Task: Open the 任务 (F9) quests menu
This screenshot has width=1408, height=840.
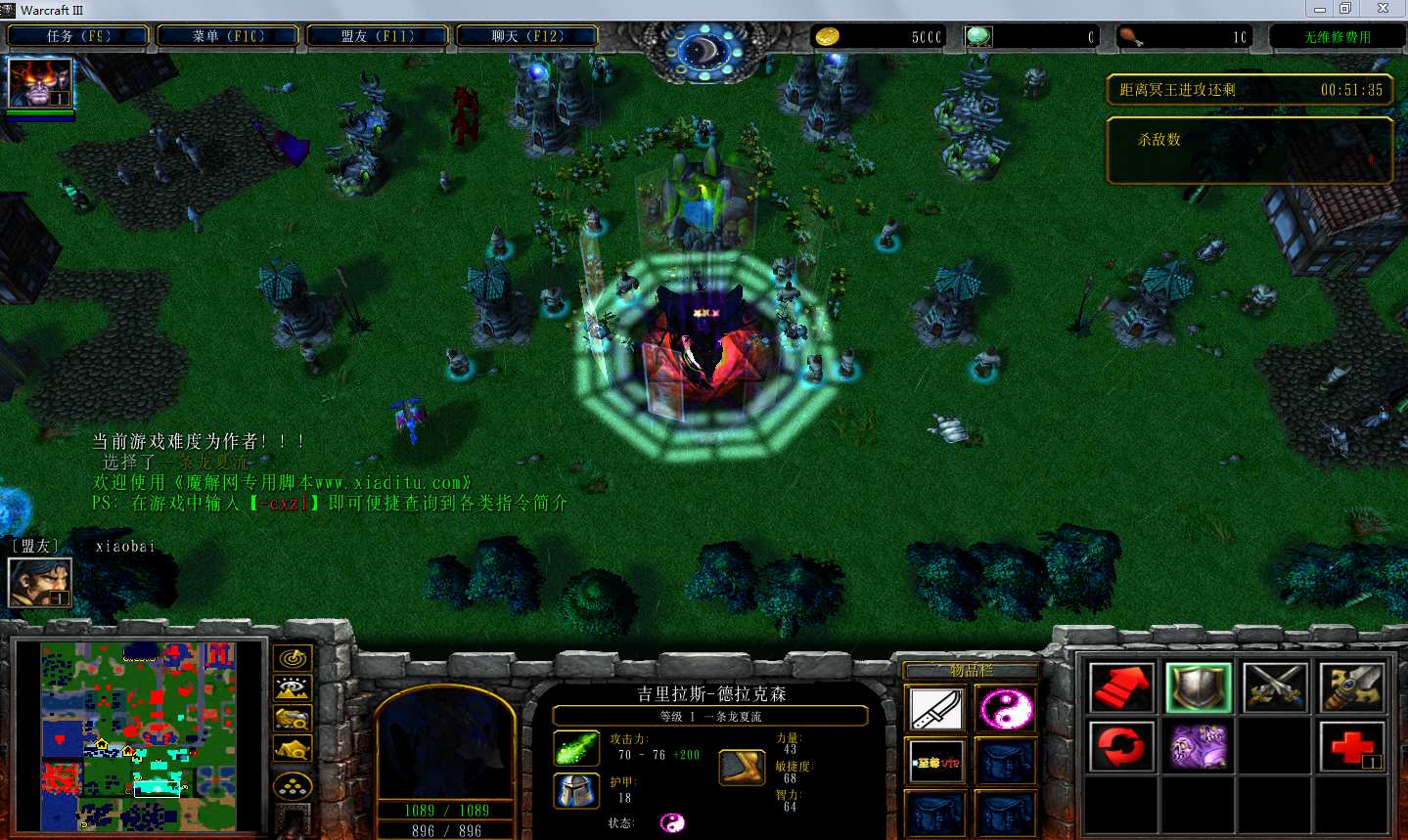Action: [x=78, y=36]
